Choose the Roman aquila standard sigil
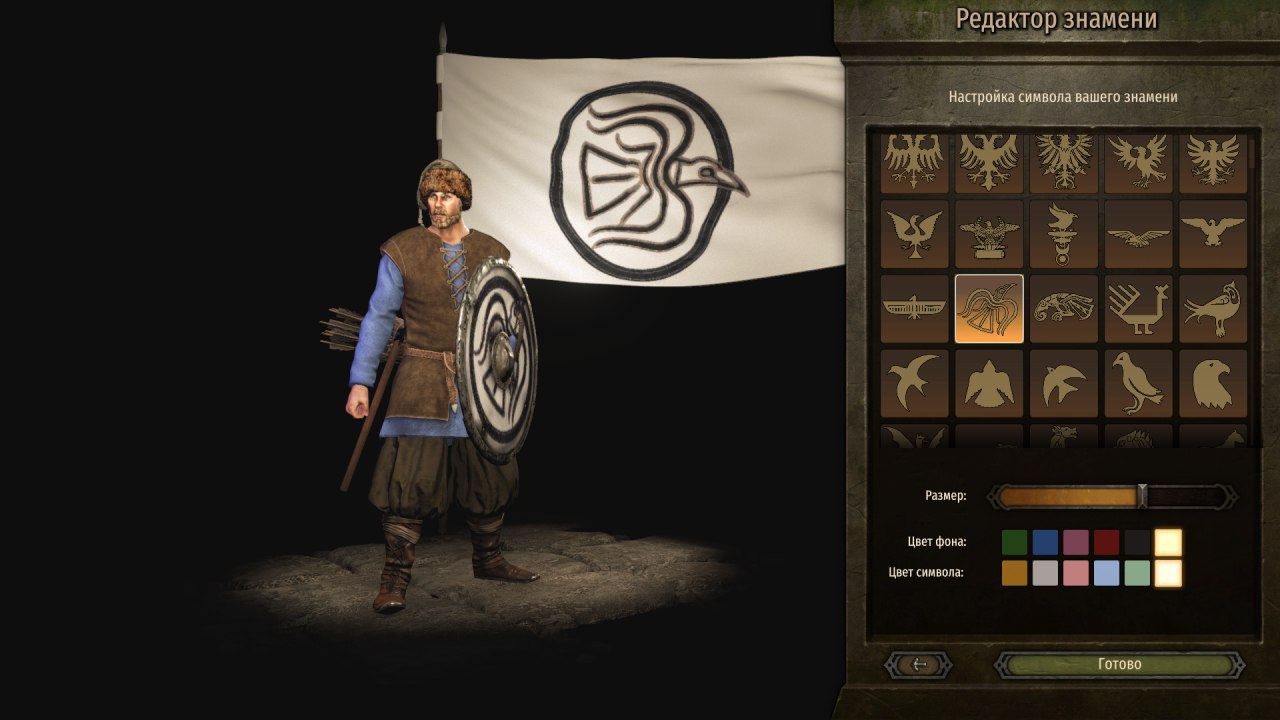This screenshot has width=1280, height=720. point(989,232)
